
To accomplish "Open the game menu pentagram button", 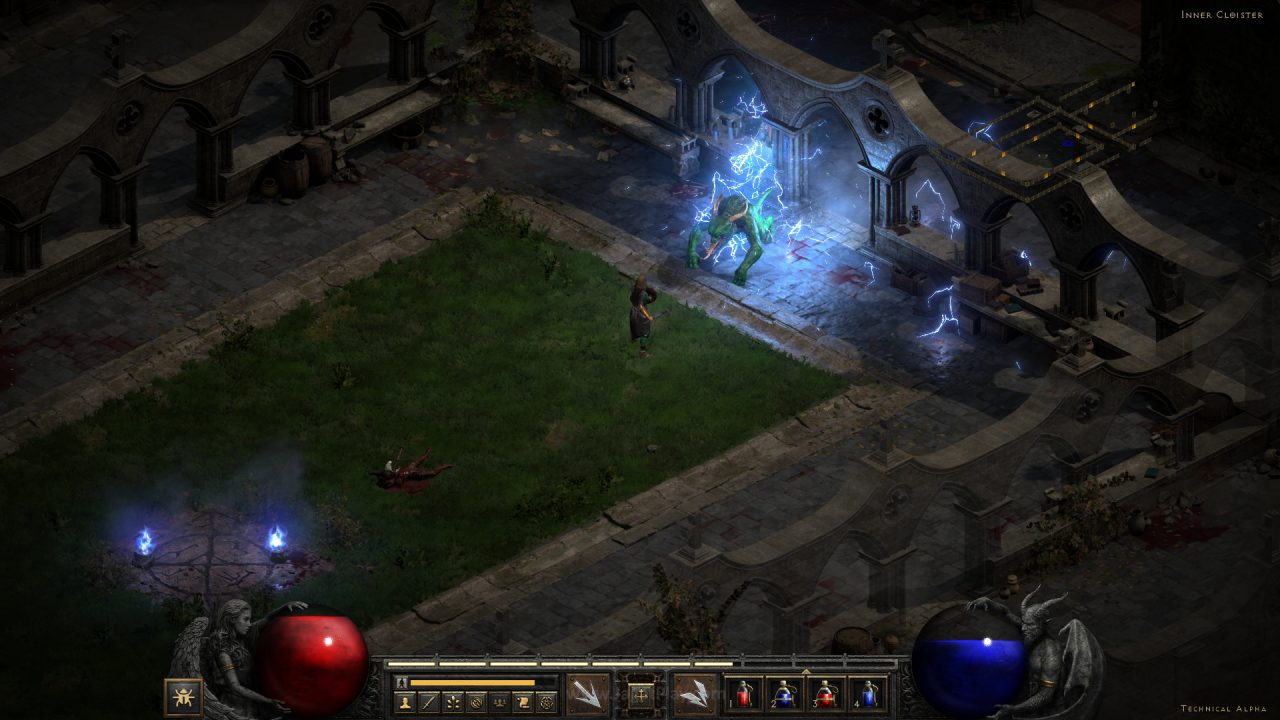I will (x=546, y=702).
